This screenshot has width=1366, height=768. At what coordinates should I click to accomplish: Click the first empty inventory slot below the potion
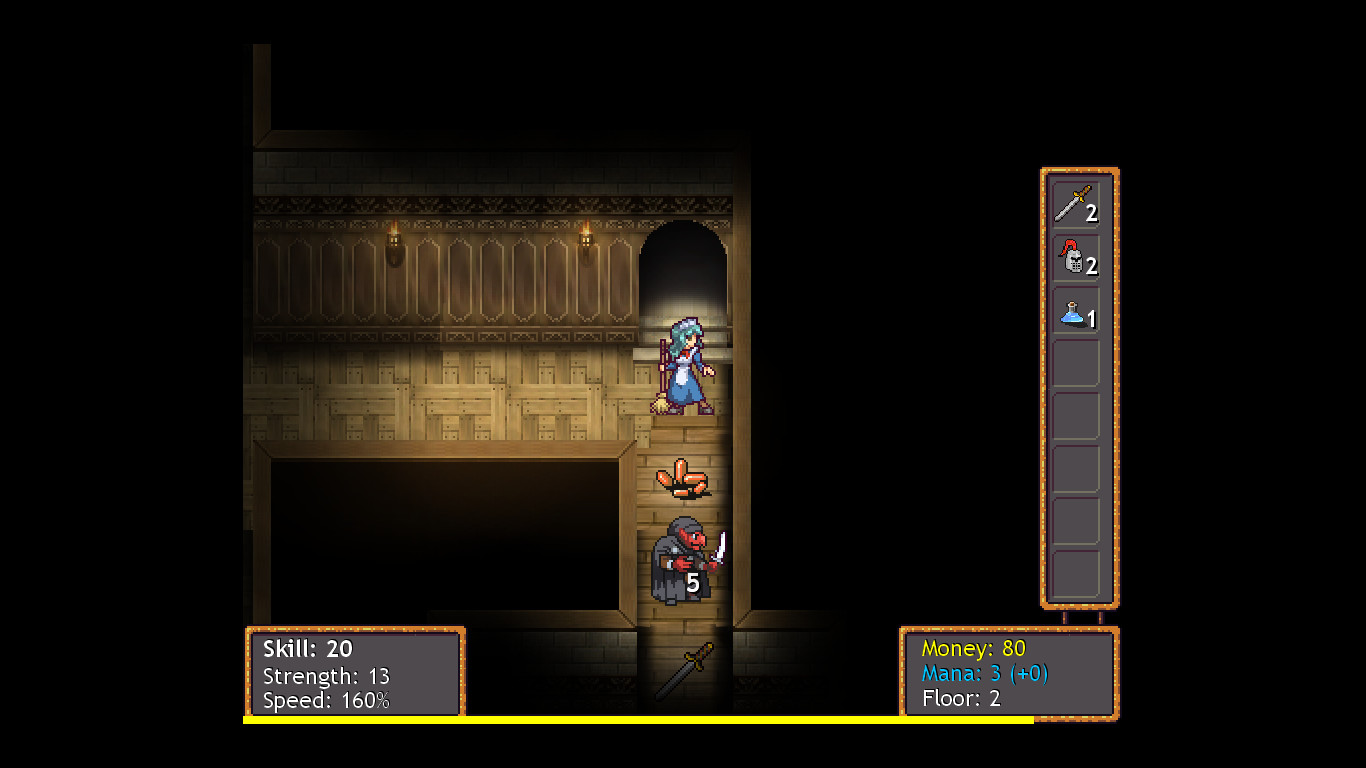click(x=1075, y=362)
